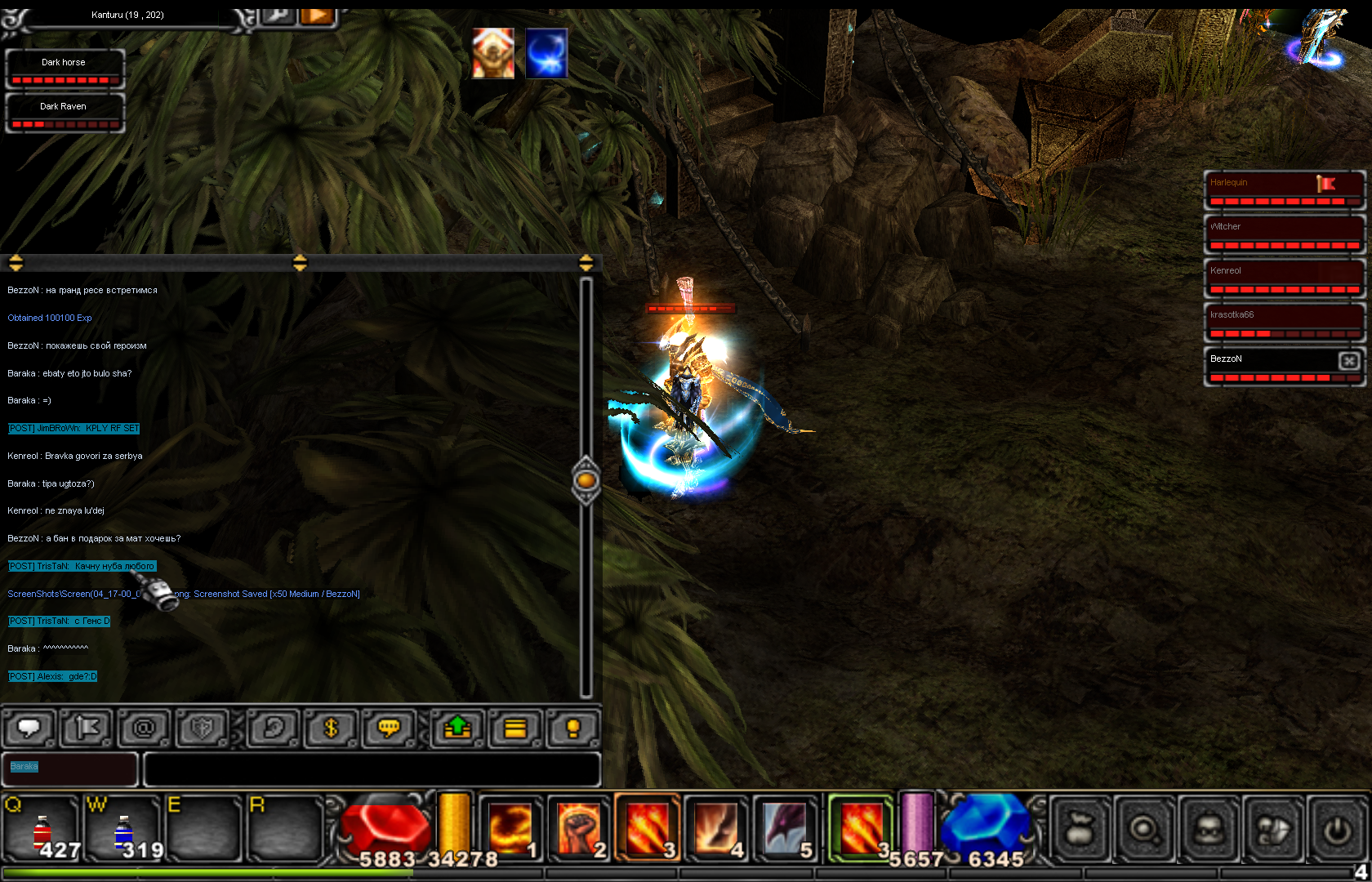Click the green upload arrow chat button
Screen dimensions: 1372x882
[457, 728]
